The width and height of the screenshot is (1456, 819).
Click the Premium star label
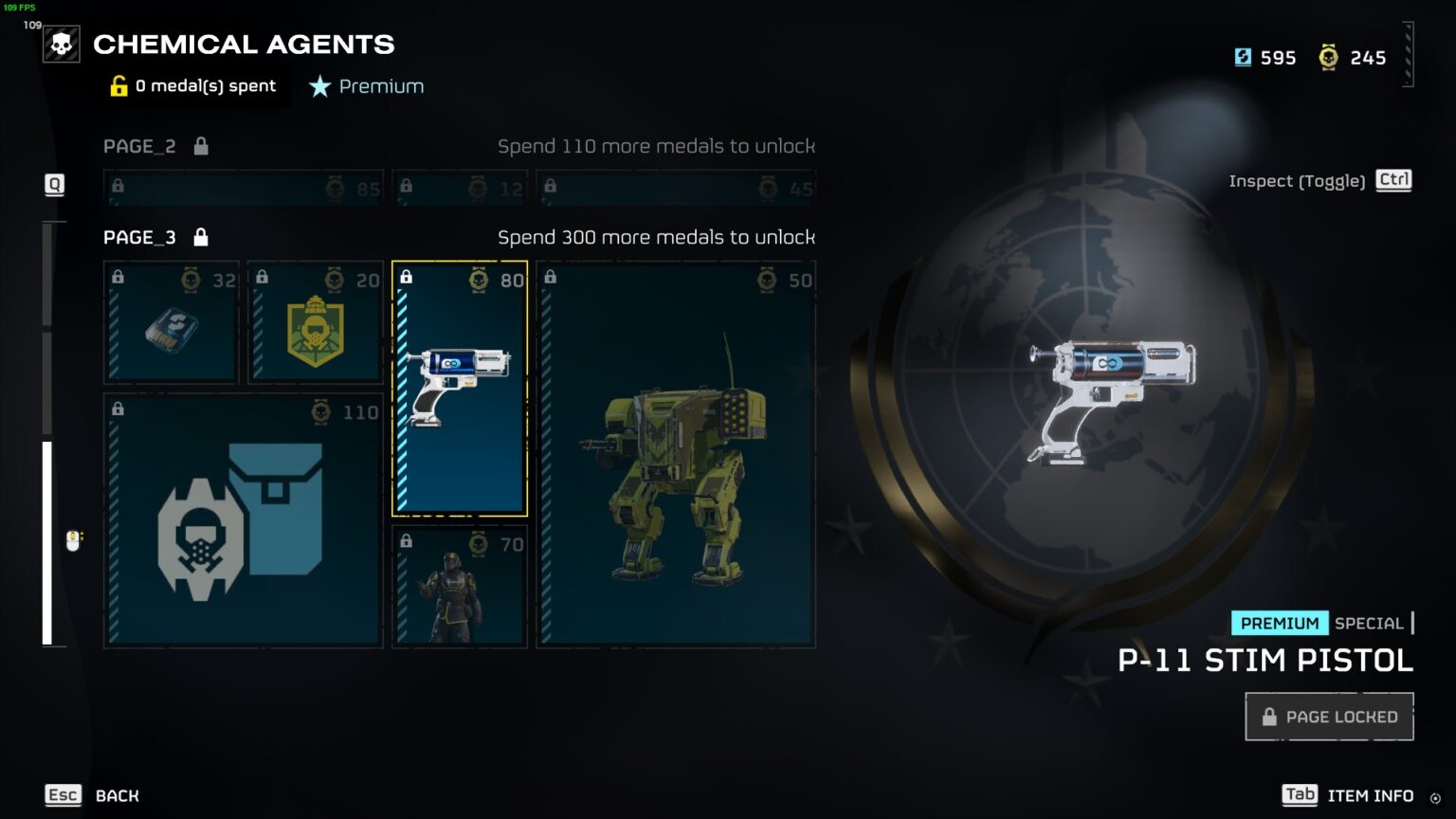(367, 86)
